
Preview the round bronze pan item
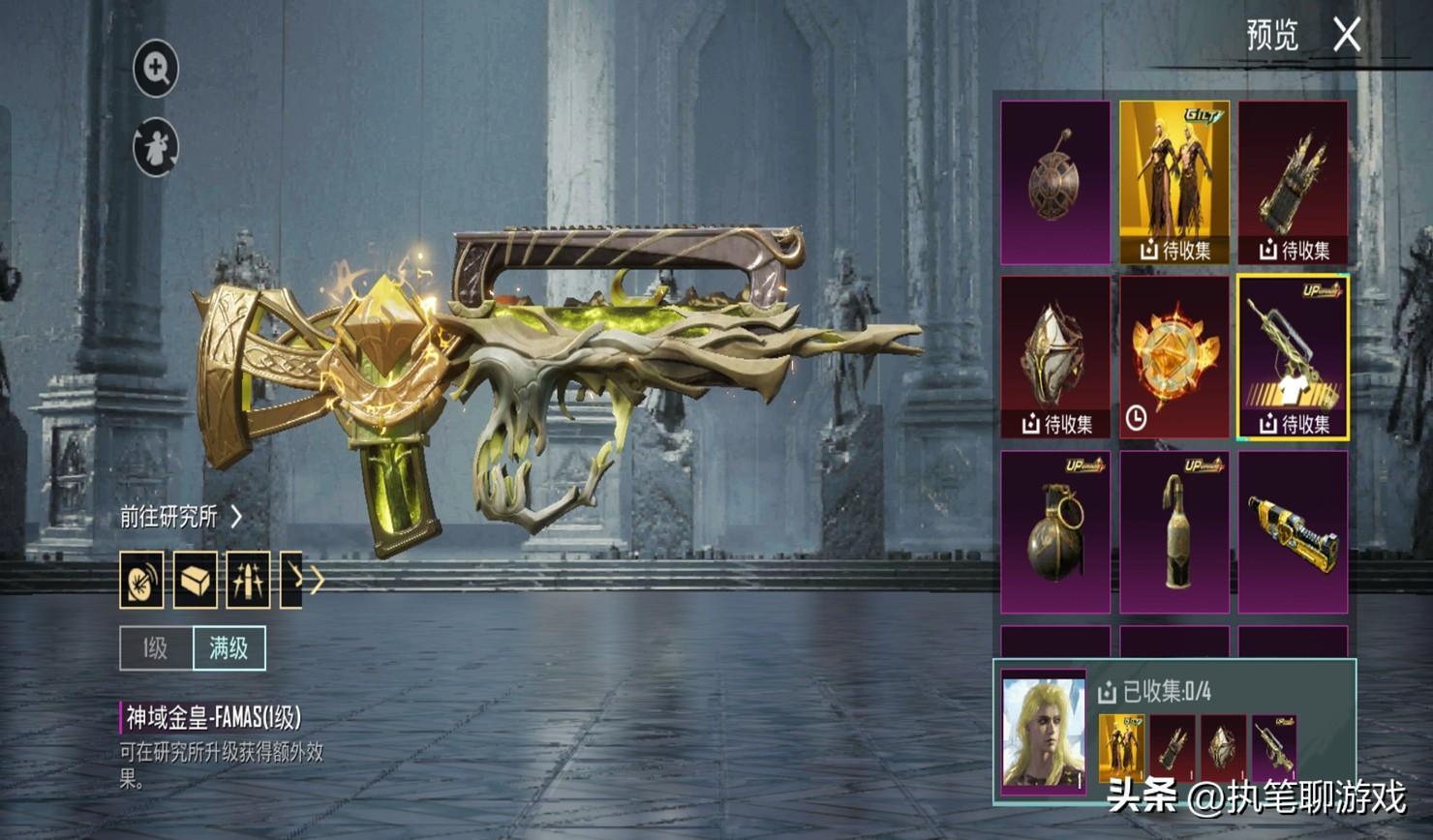click(1055, 182)
